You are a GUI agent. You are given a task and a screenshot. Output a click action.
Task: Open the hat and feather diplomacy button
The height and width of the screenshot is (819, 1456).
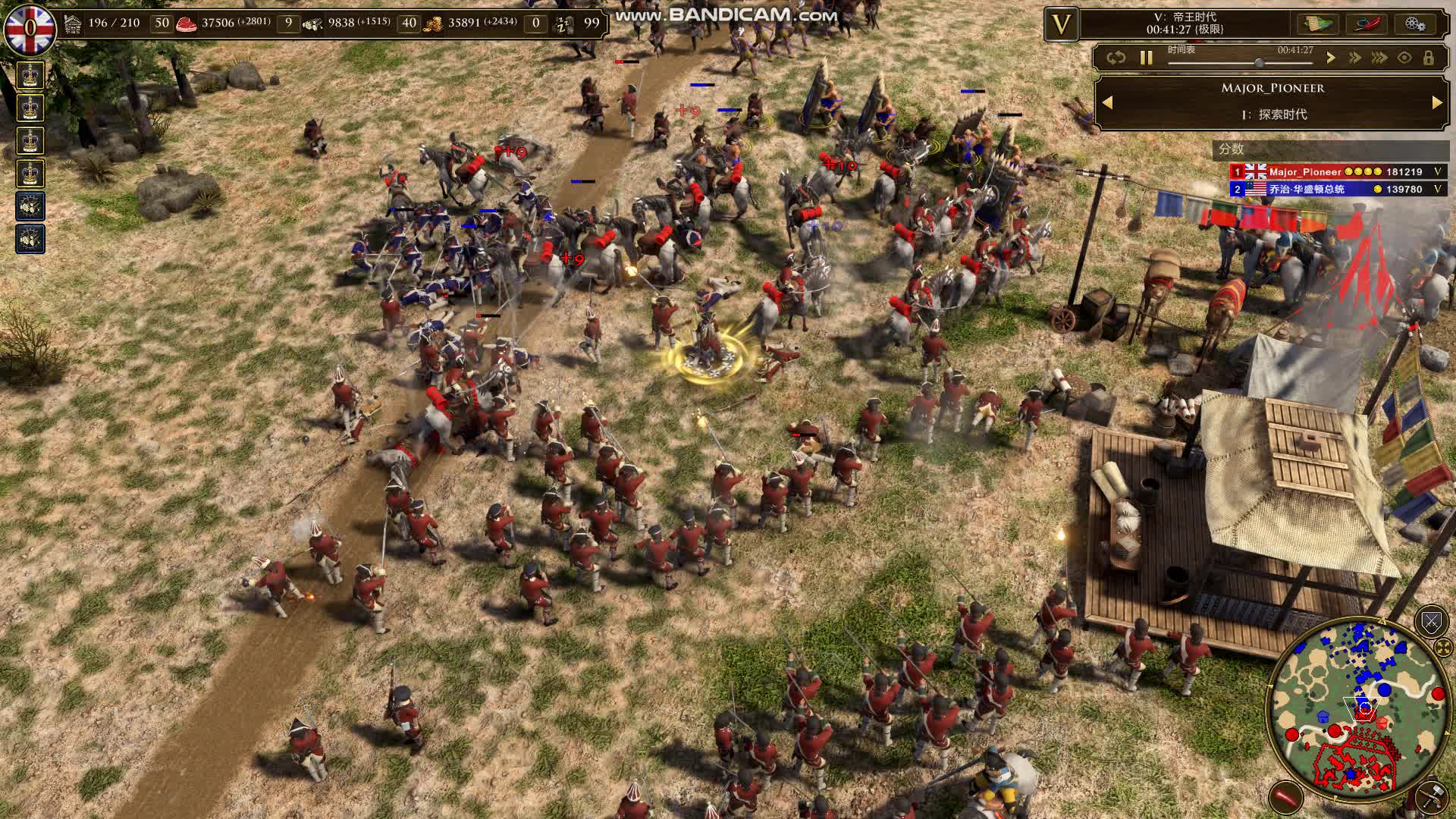(x=1367, y=24)
